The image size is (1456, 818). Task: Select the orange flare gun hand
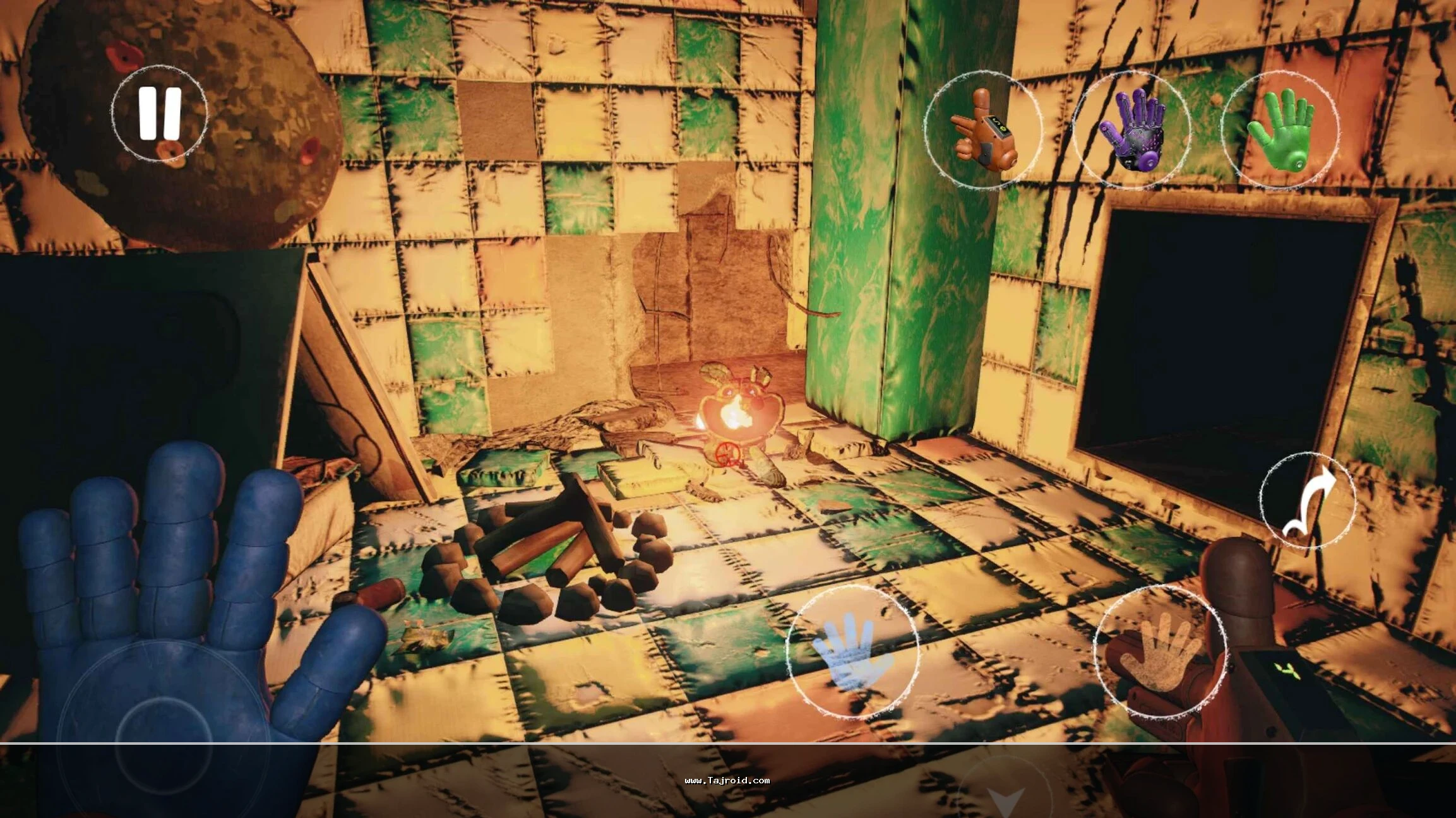coord(983,131)
